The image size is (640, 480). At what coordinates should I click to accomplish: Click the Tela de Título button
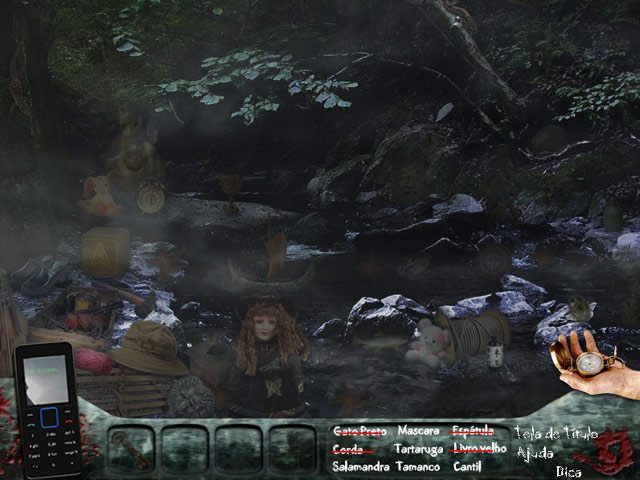(x=555, y=434)
